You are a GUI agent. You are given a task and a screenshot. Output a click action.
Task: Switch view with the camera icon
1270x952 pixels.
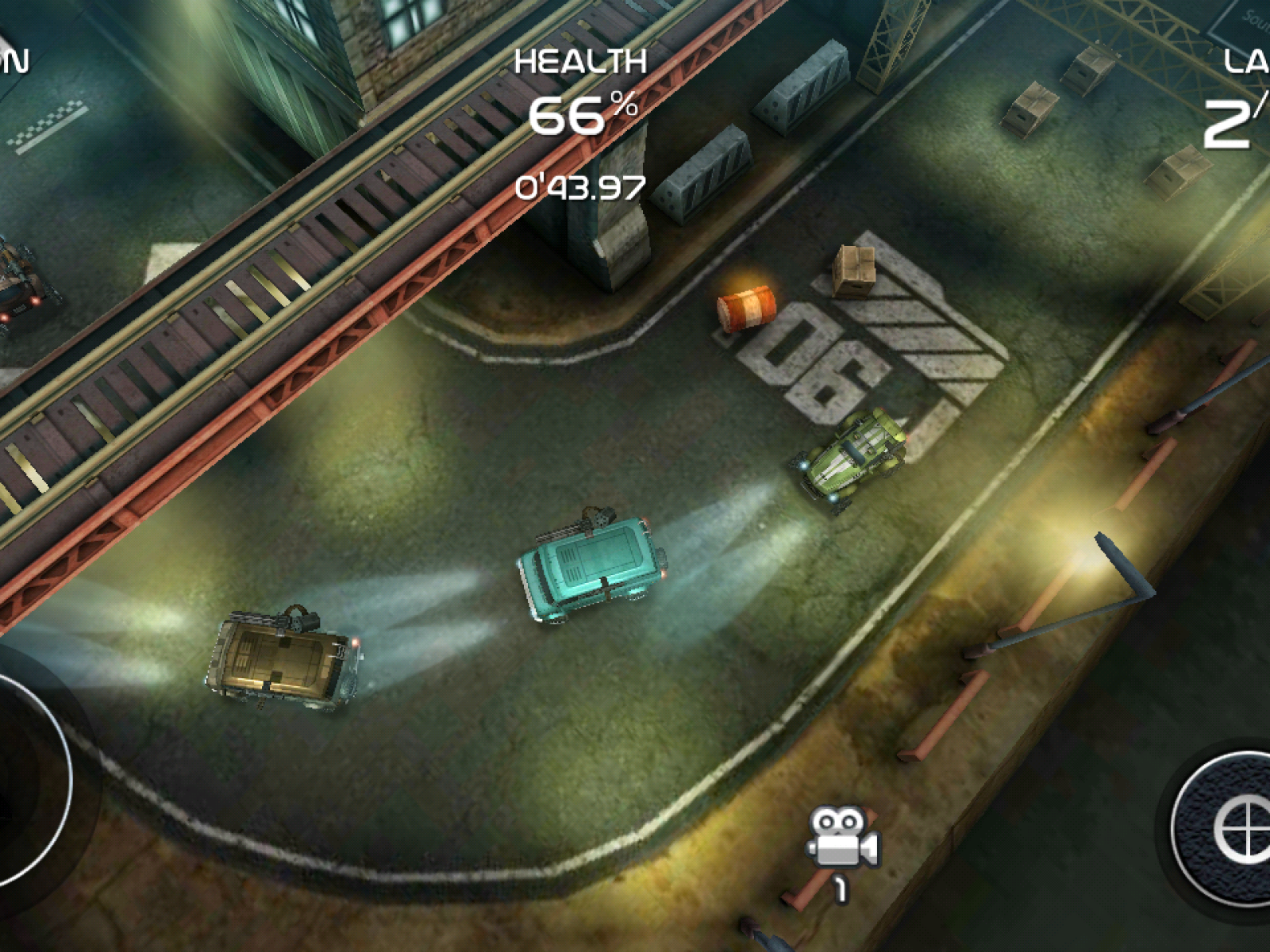point(843,839)
